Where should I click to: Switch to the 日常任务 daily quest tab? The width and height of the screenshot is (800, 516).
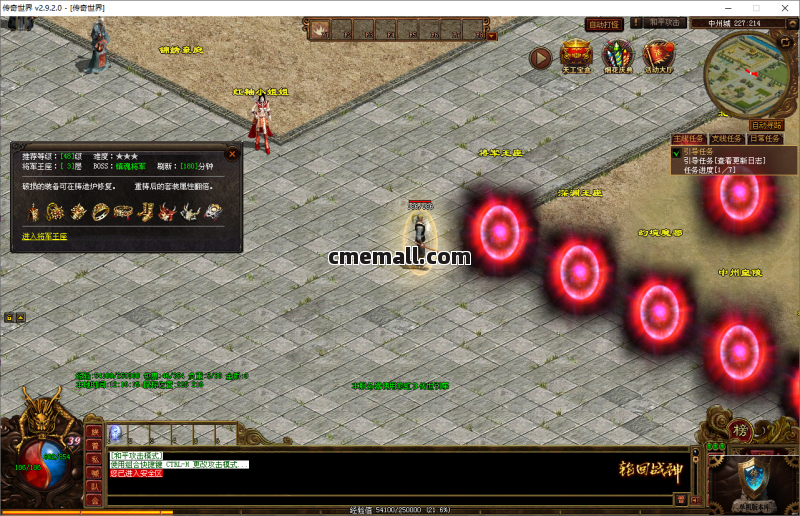766,139
